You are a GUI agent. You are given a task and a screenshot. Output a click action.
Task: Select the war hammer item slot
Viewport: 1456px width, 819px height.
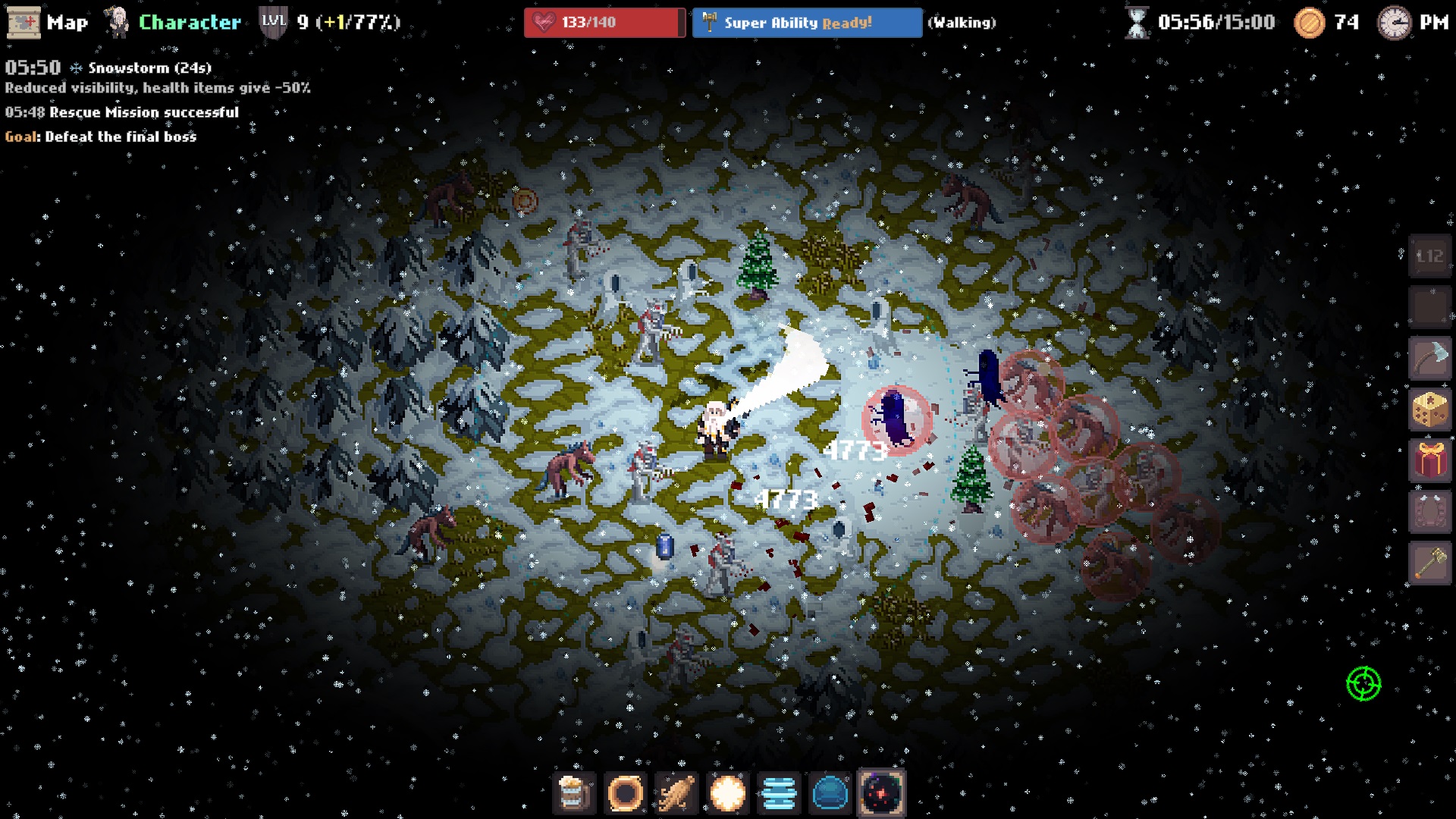1429,563
